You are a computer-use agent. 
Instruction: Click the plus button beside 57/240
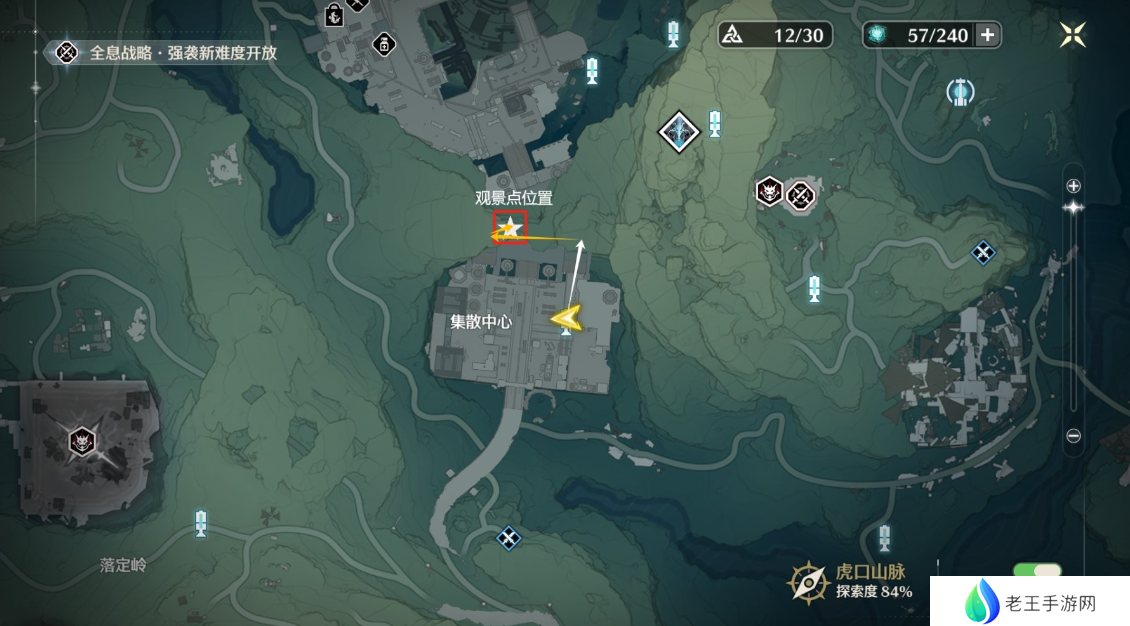[x=987, y=35]
